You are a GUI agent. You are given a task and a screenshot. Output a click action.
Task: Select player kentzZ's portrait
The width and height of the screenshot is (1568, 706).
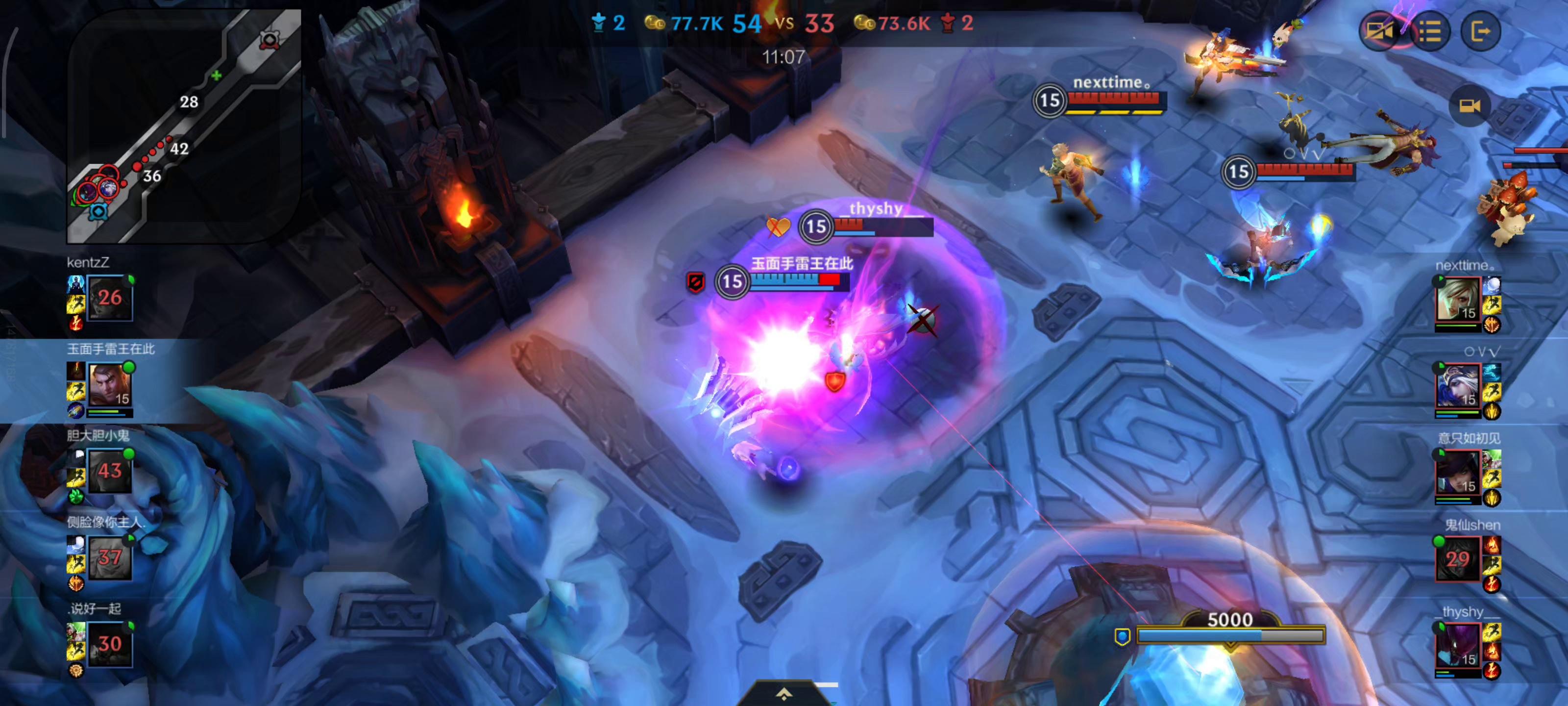coord(110,298)
